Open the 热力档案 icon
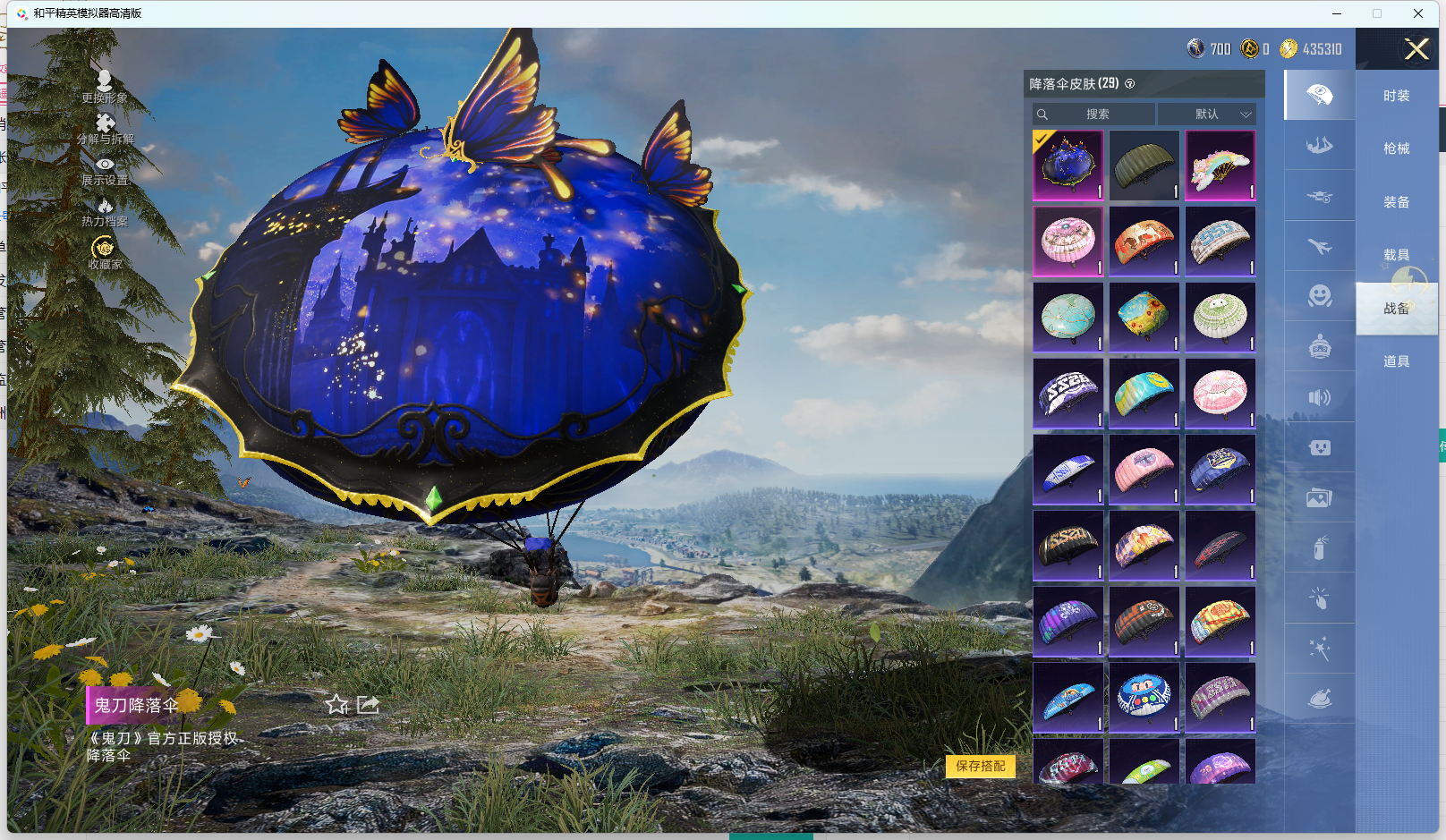1446x840 pixels. point(105,211)
